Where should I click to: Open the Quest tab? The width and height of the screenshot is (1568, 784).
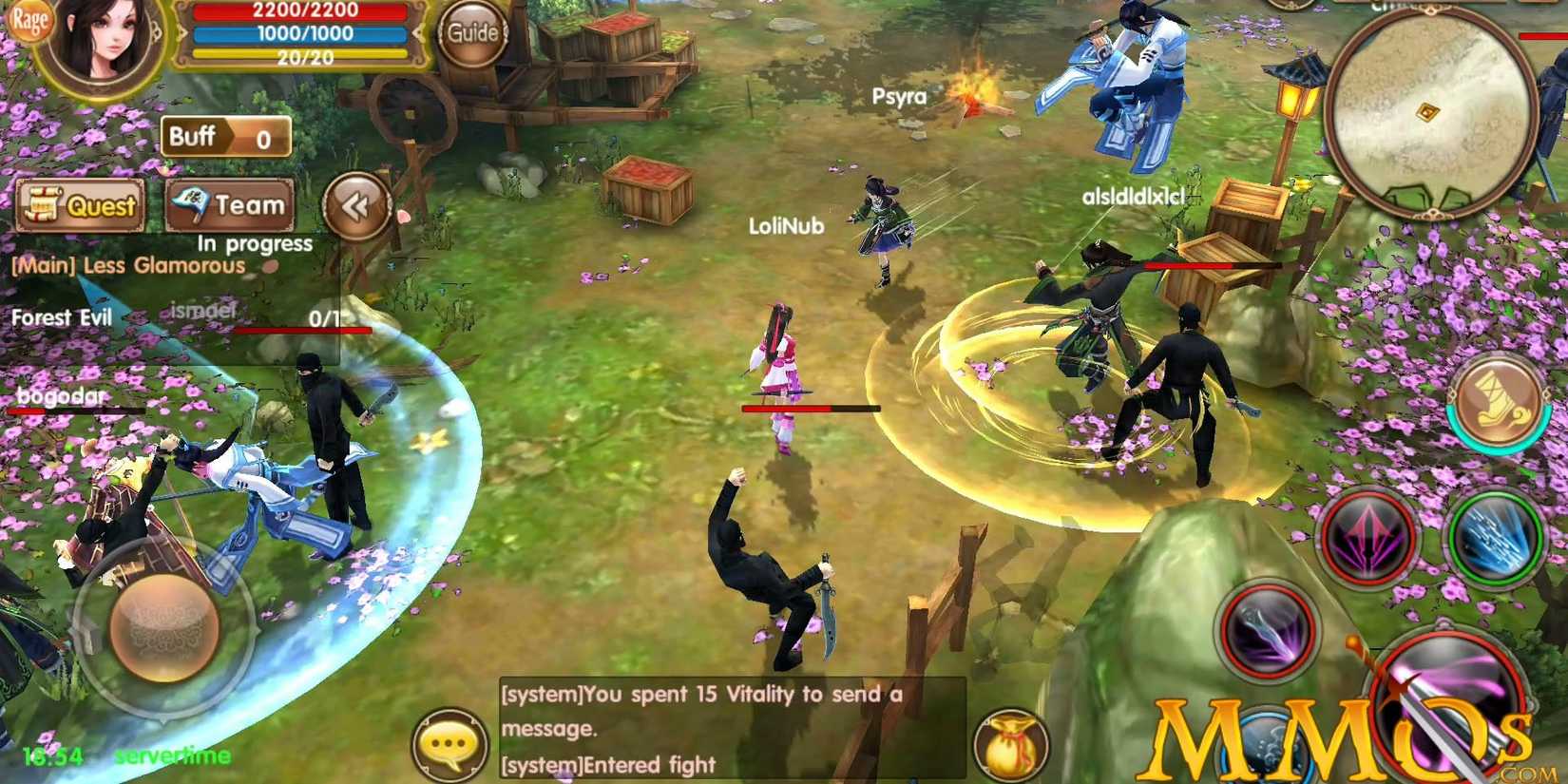[80, 204]
